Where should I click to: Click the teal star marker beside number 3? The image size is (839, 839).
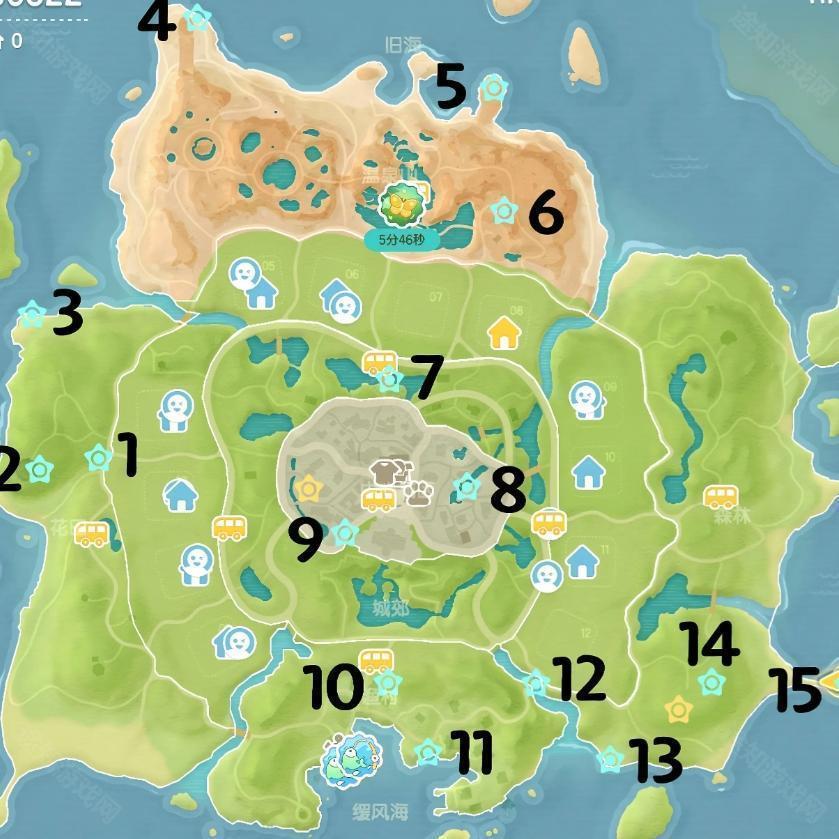pyautogui.click(x=32, y=316)
